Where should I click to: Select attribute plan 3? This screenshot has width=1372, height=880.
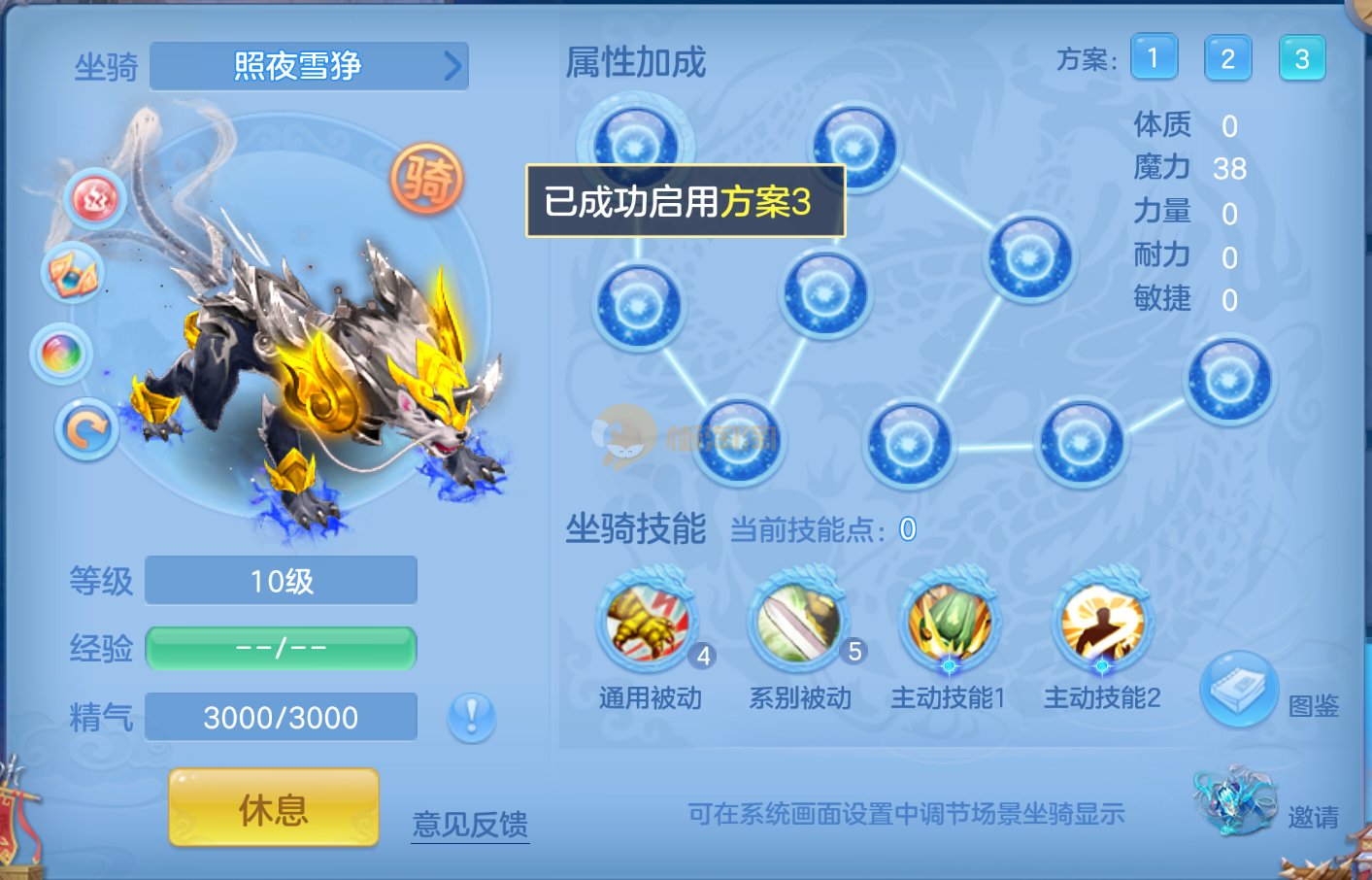coord(1302,58)
